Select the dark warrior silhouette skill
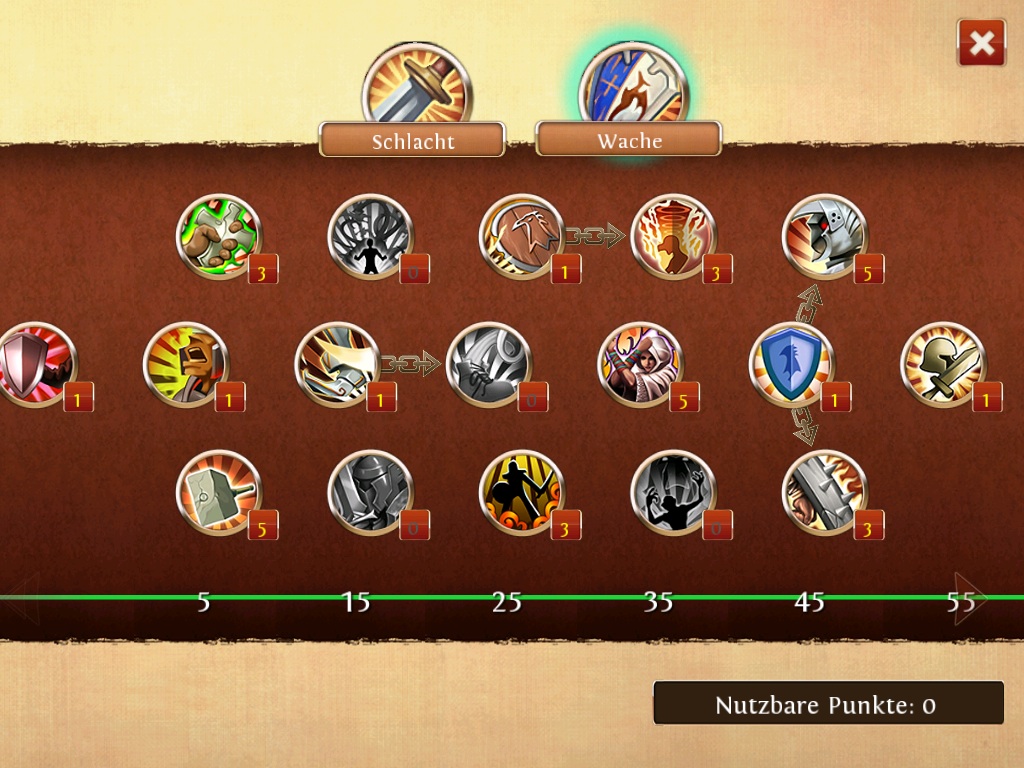1024x768 pixels. click(x=521, y=492)
